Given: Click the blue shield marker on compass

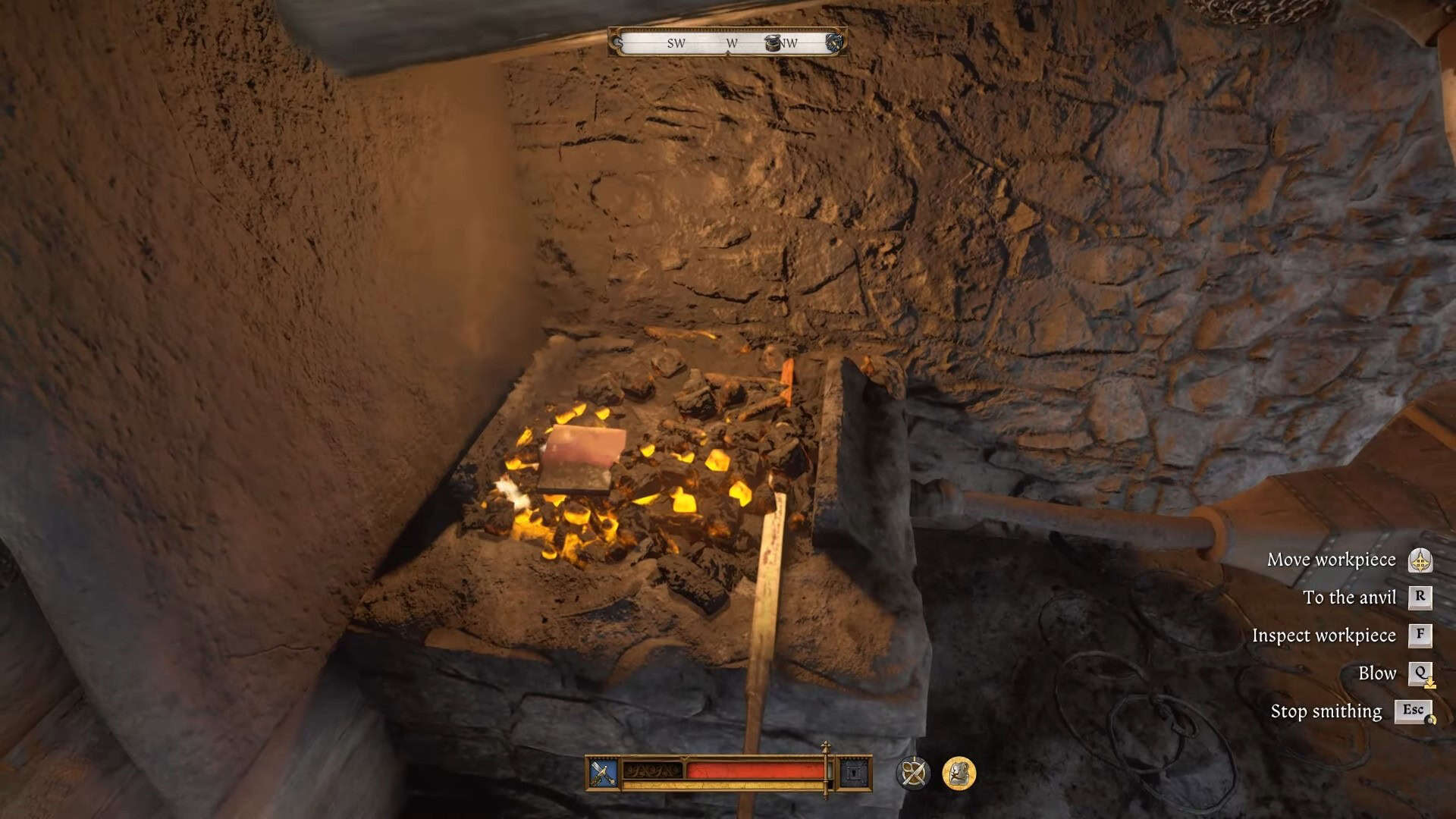Looking at the screenshot, I should pyautogui.click(x=834, y=42).
